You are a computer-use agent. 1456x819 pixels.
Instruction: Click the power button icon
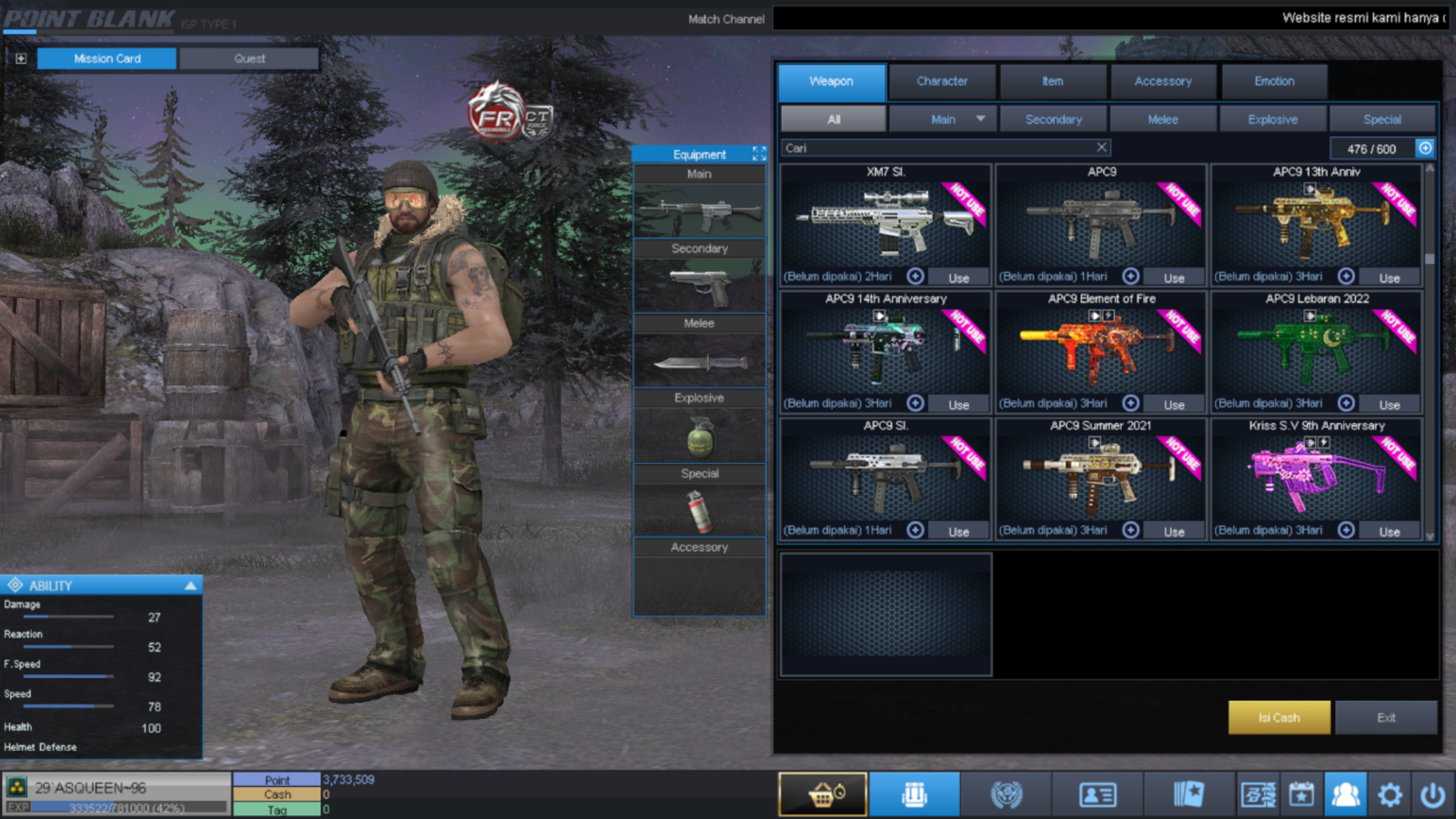point(1432,795)
